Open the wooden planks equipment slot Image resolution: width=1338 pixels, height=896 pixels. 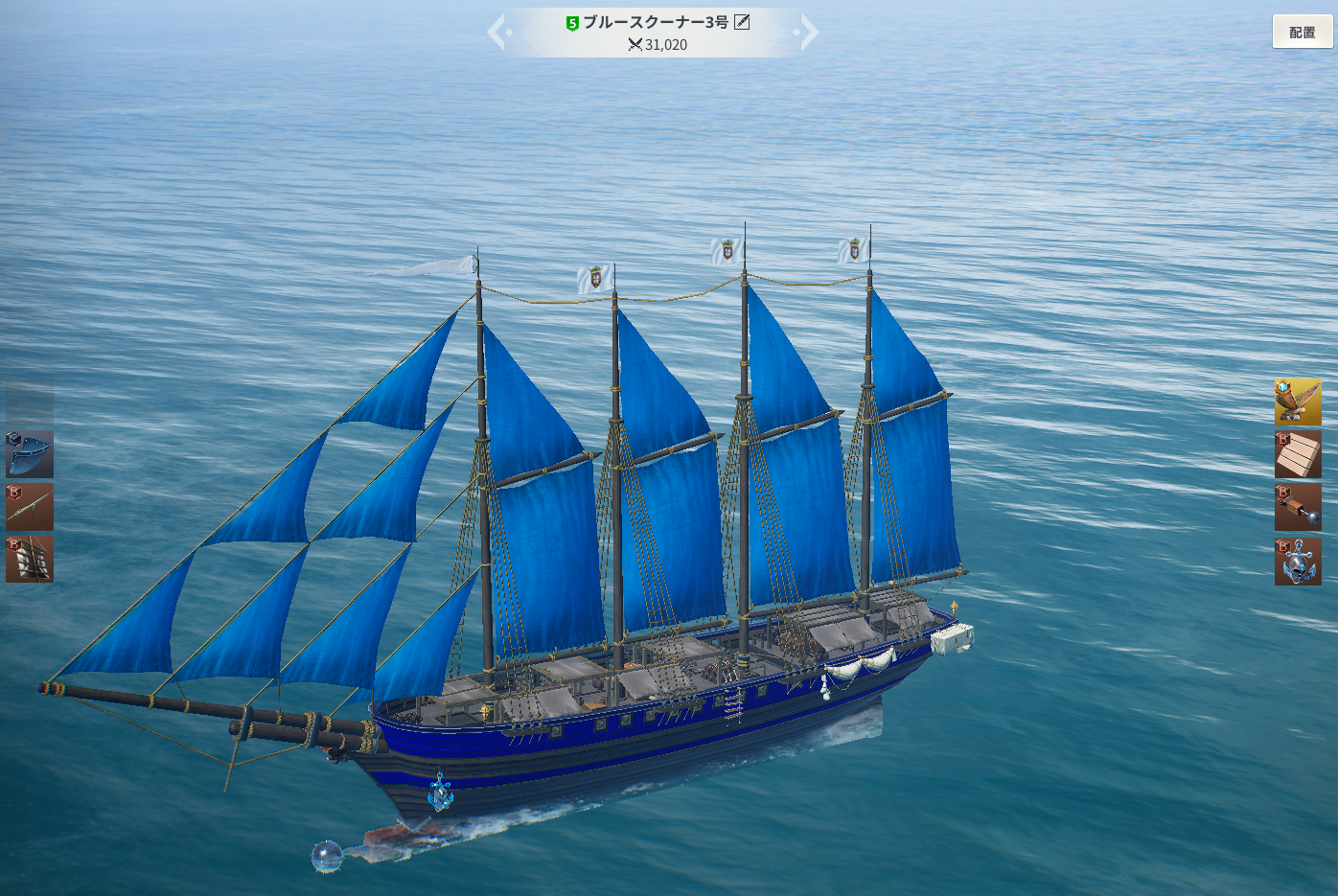pos(1298,454)
